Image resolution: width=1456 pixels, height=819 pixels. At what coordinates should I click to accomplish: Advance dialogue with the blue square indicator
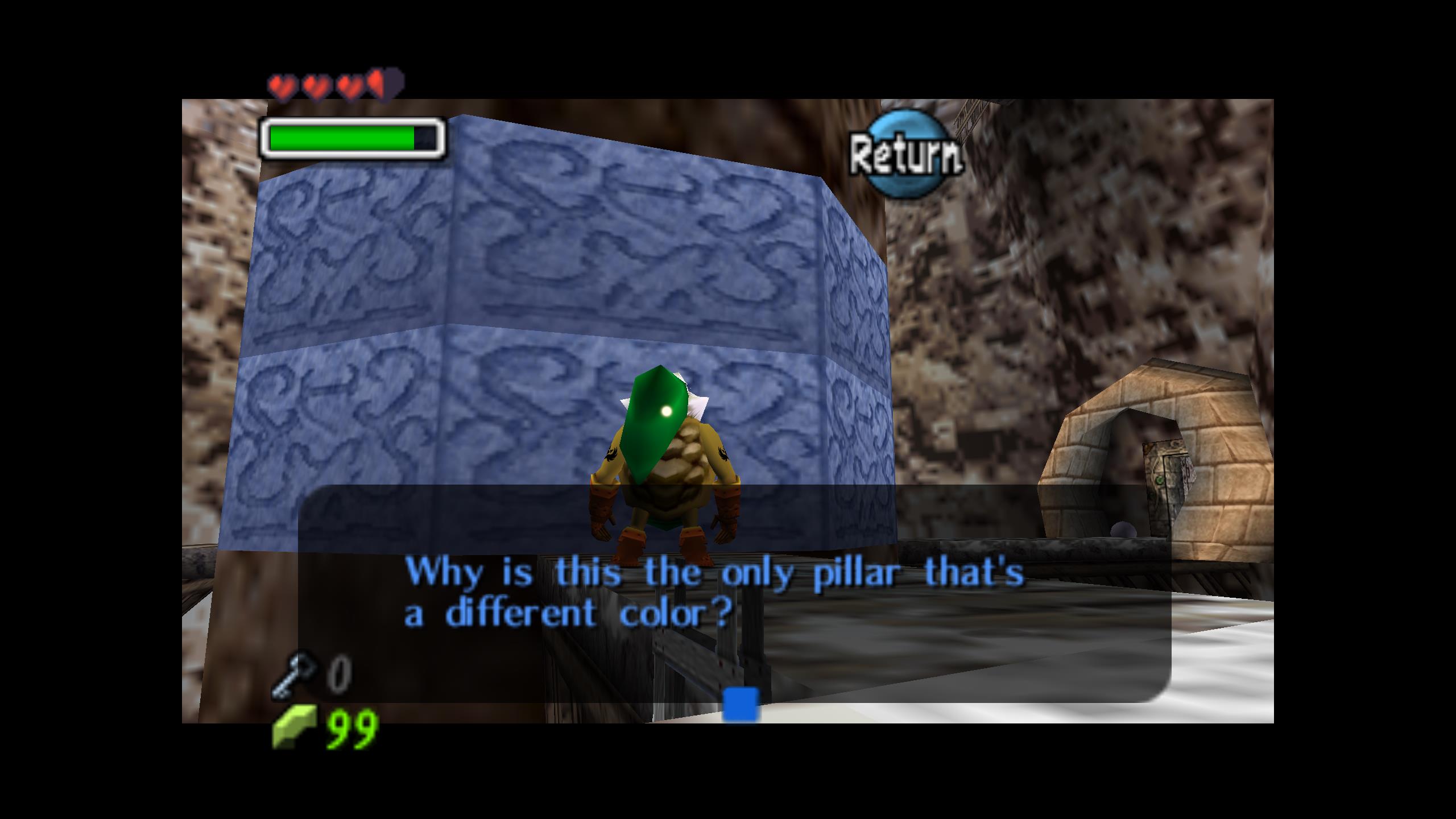pyautogui.click(x=741, y=704)
